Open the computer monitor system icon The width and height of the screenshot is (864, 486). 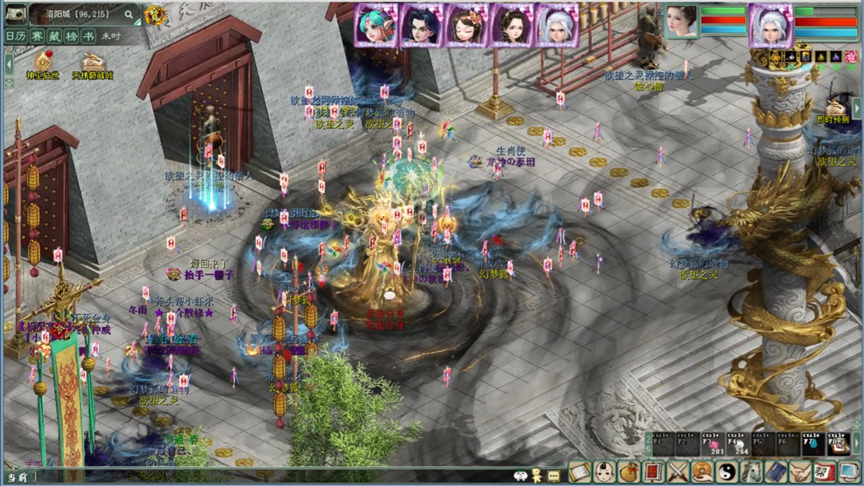tap(851, 471)
